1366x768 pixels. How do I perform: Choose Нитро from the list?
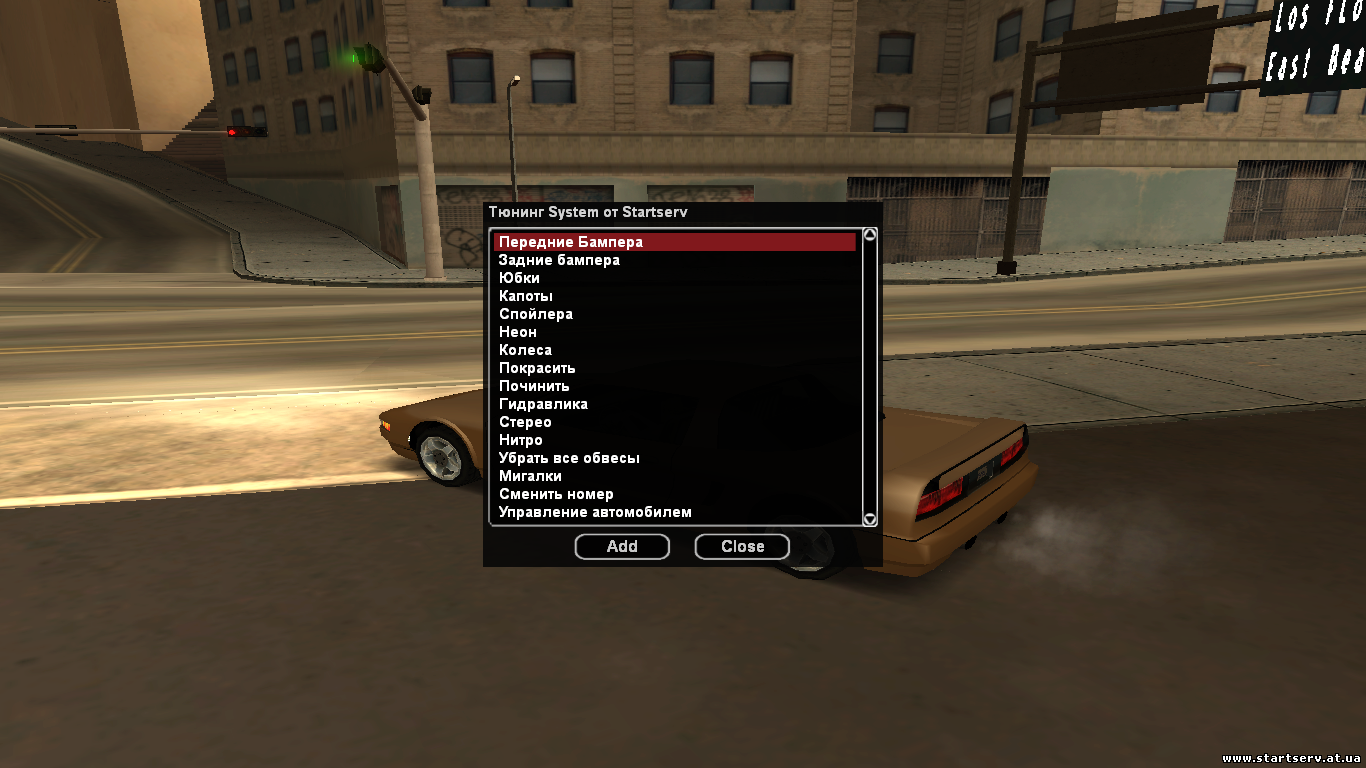tap(520, 440)
